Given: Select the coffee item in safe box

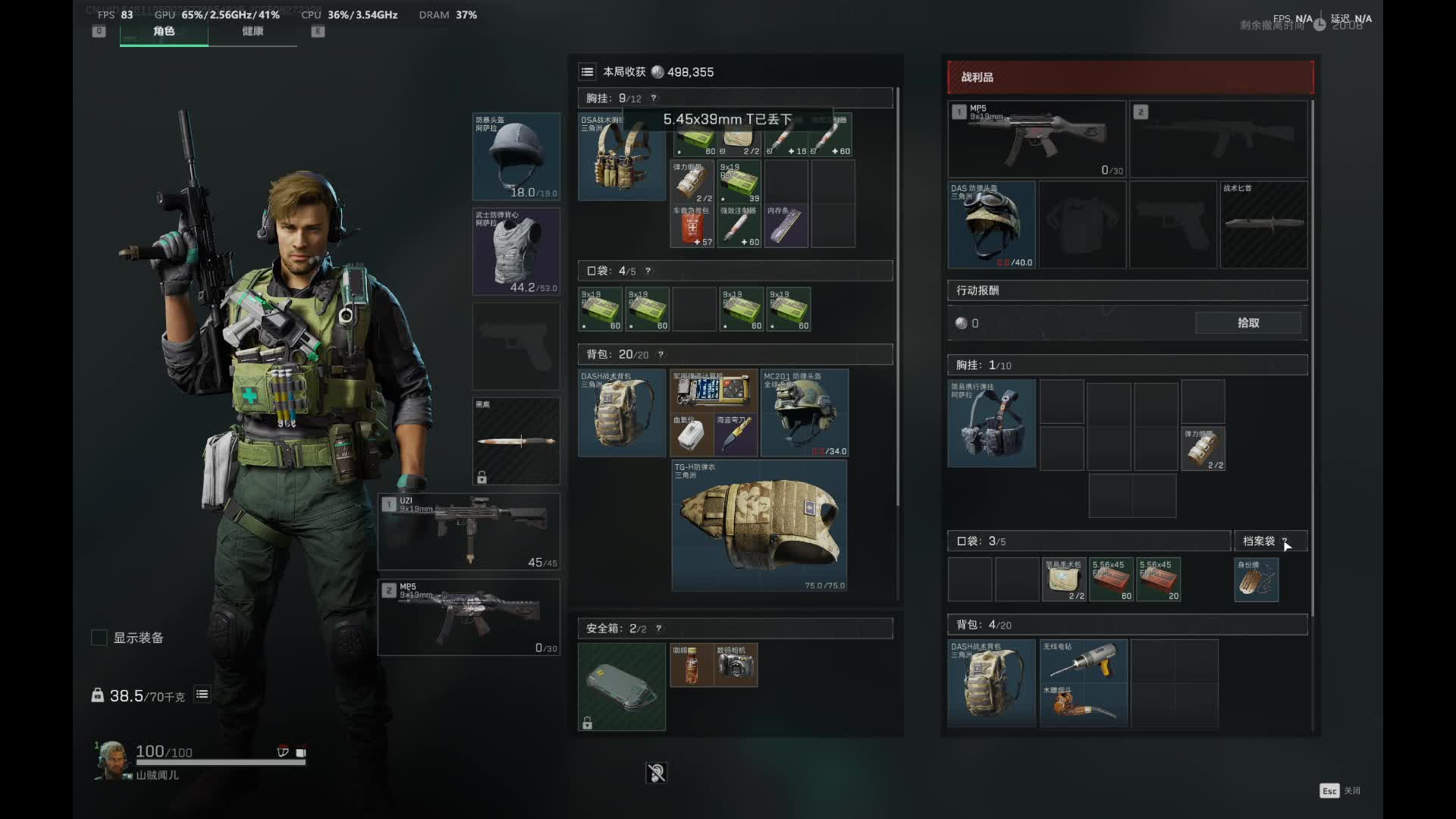Looking at the screenshot, I should click(x=692, y=665).
